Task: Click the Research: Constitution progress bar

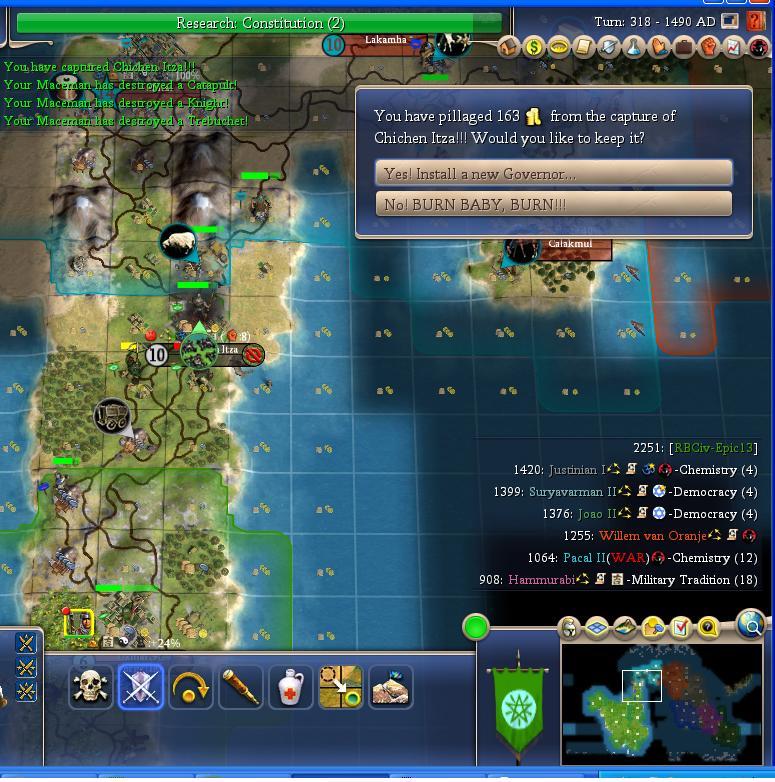Action: [259, 23]
